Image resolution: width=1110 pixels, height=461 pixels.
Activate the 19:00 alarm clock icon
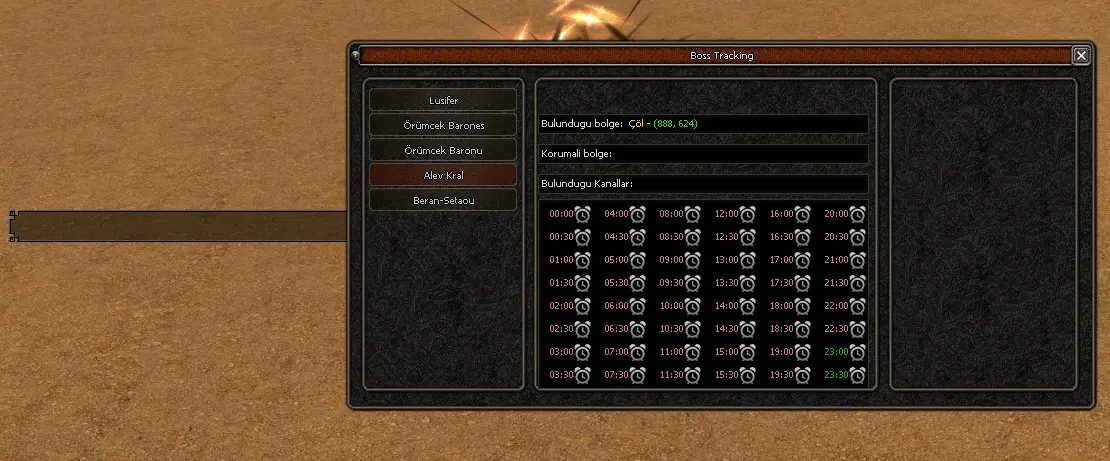(x=802, y=351)
